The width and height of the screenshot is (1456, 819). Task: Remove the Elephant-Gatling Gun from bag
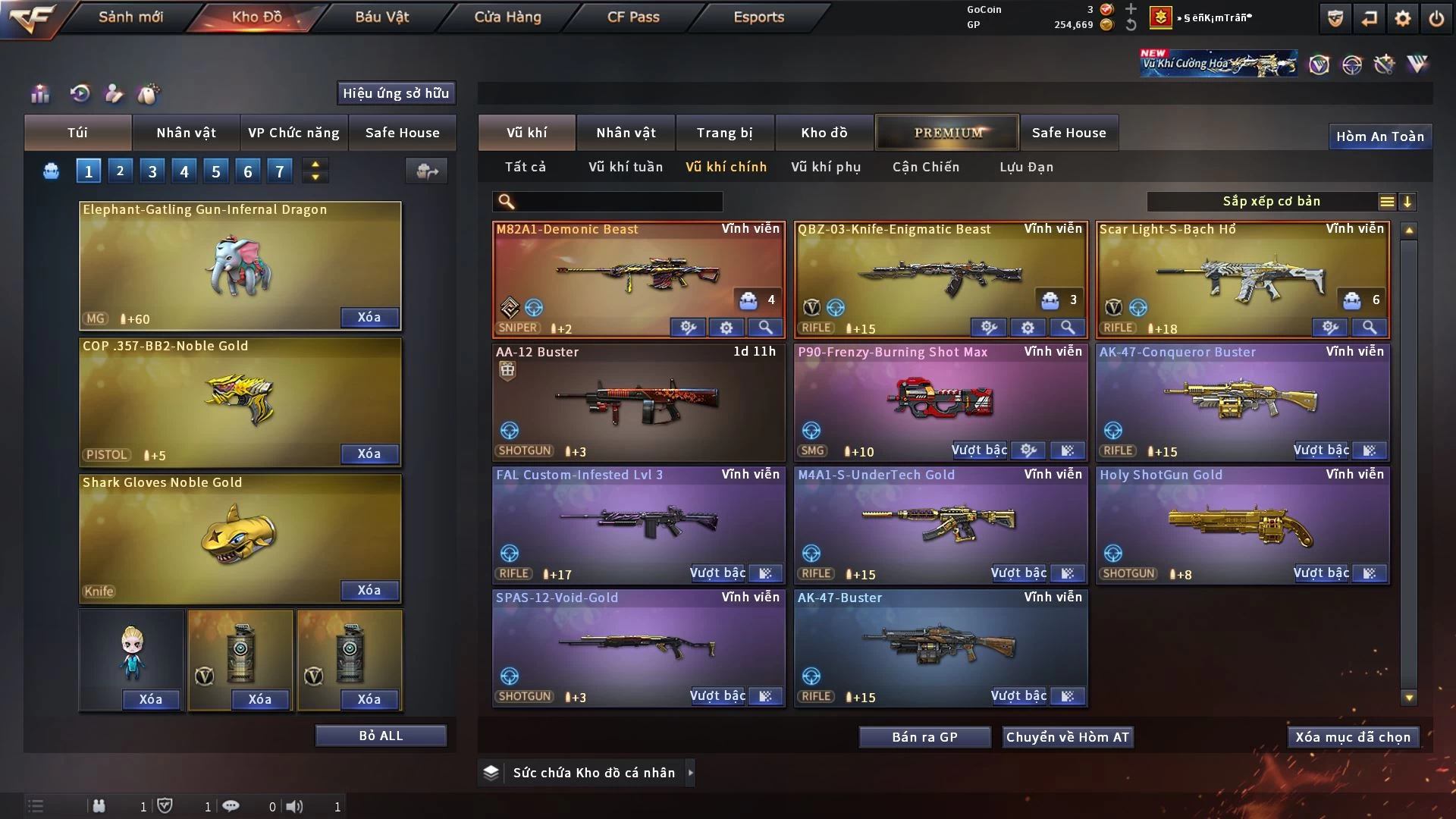369,317
